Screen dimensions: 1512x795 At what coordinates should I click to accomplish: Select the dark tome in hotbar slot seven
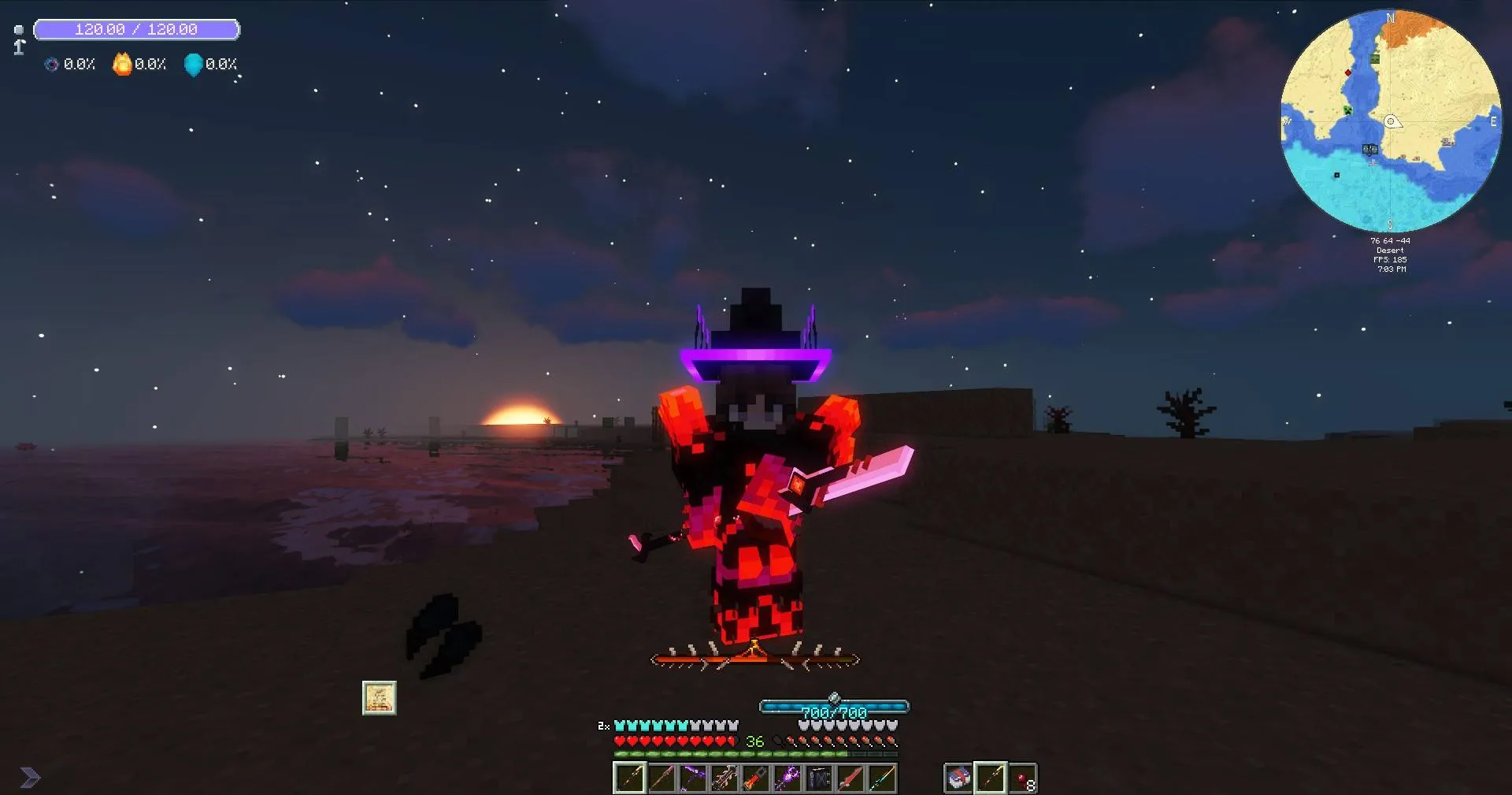pos(819,778)
